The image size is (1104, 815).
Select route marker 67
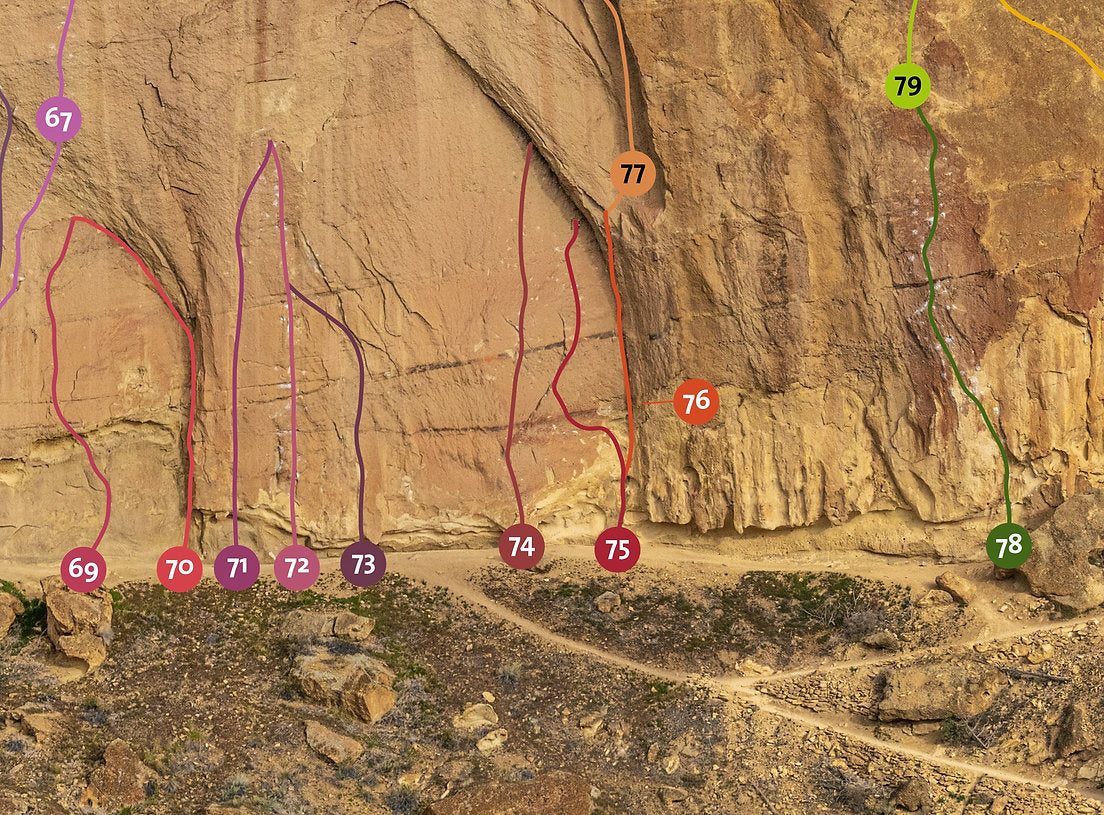coord(58,120)
